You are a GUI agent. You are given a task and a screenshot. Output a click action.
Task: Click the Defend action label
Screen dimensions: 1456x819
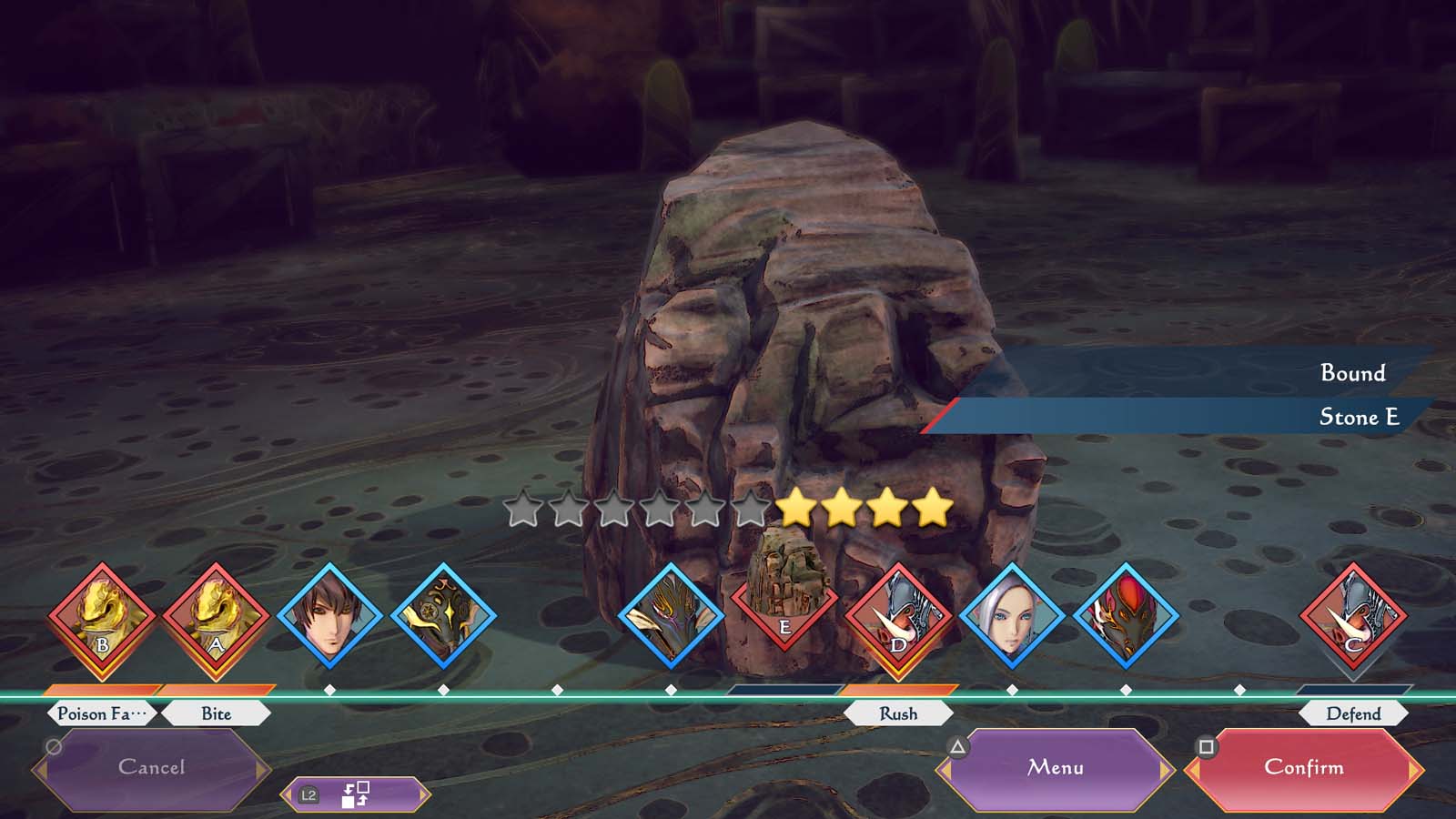click(1353, 713)
